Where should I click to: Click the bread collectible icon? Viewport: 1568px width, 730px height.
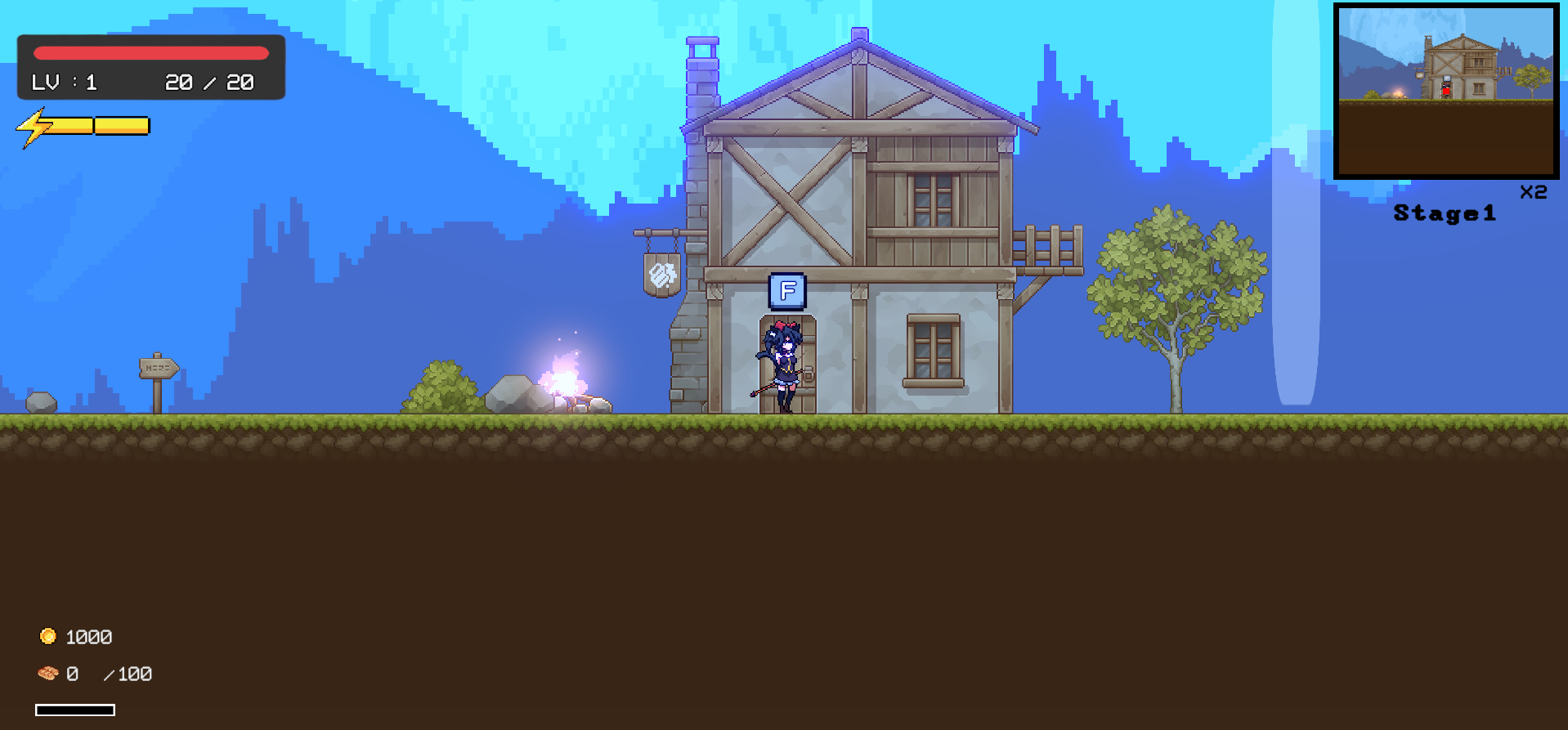click(x=47, y=673)
